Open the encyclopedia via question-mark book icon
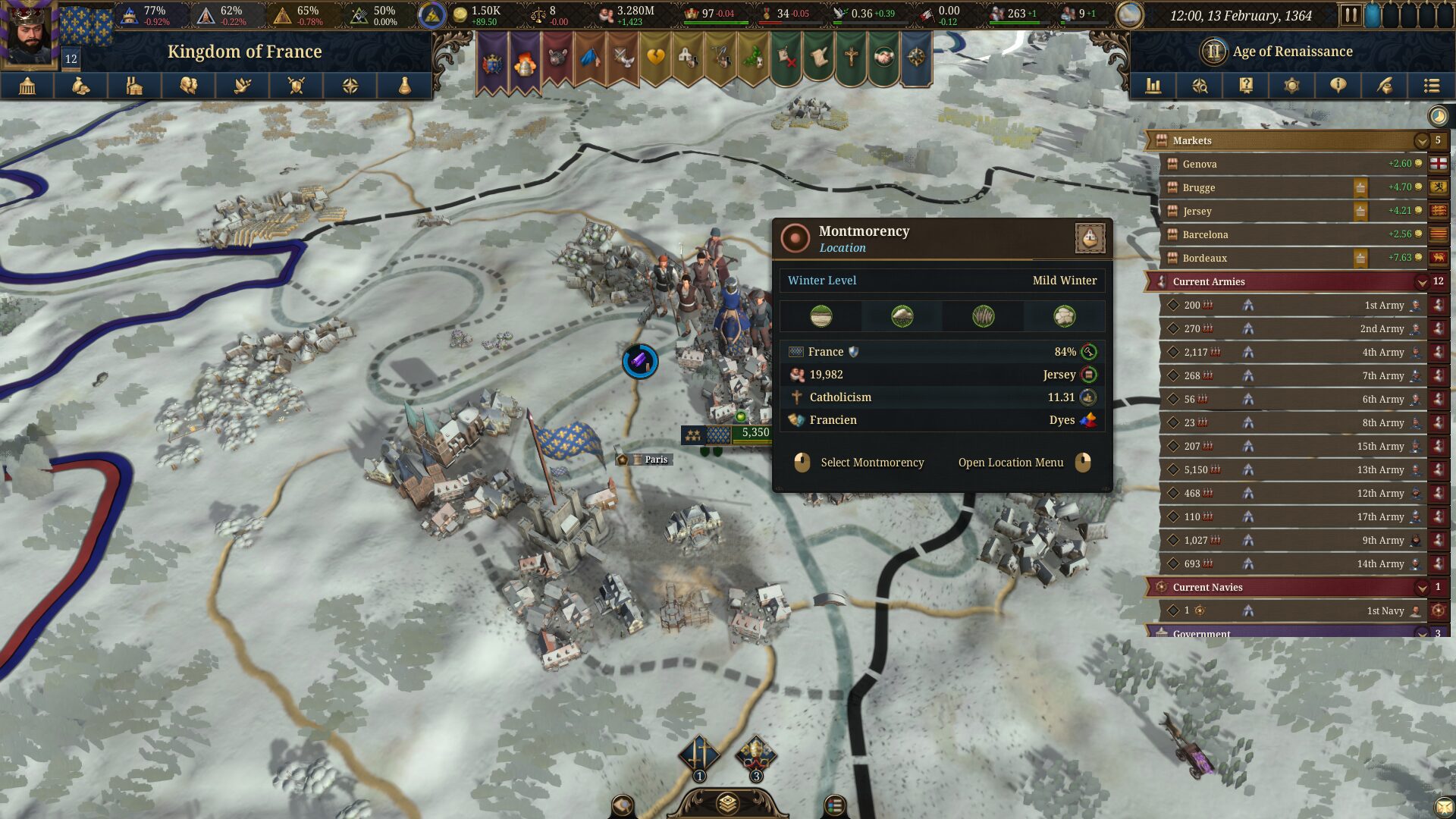Image resolution: width=1456 pixels, height=819 pixels. 1246,86
